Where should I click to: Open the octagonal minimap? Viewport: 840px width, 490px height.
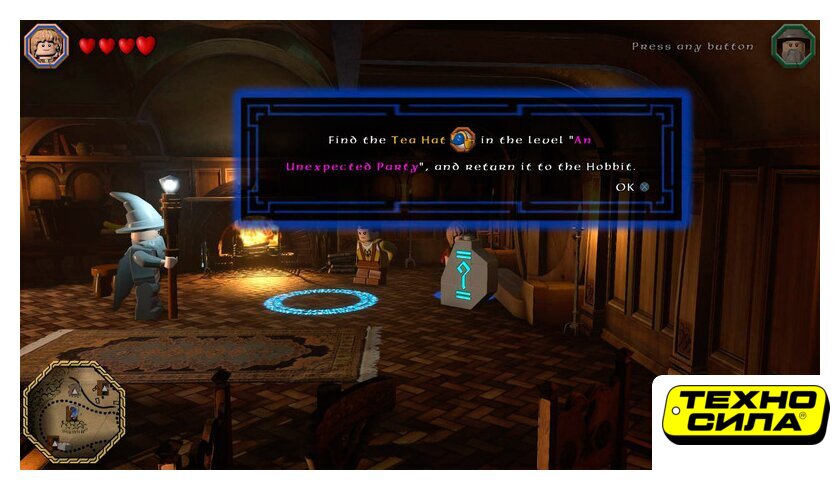[73, 412]
